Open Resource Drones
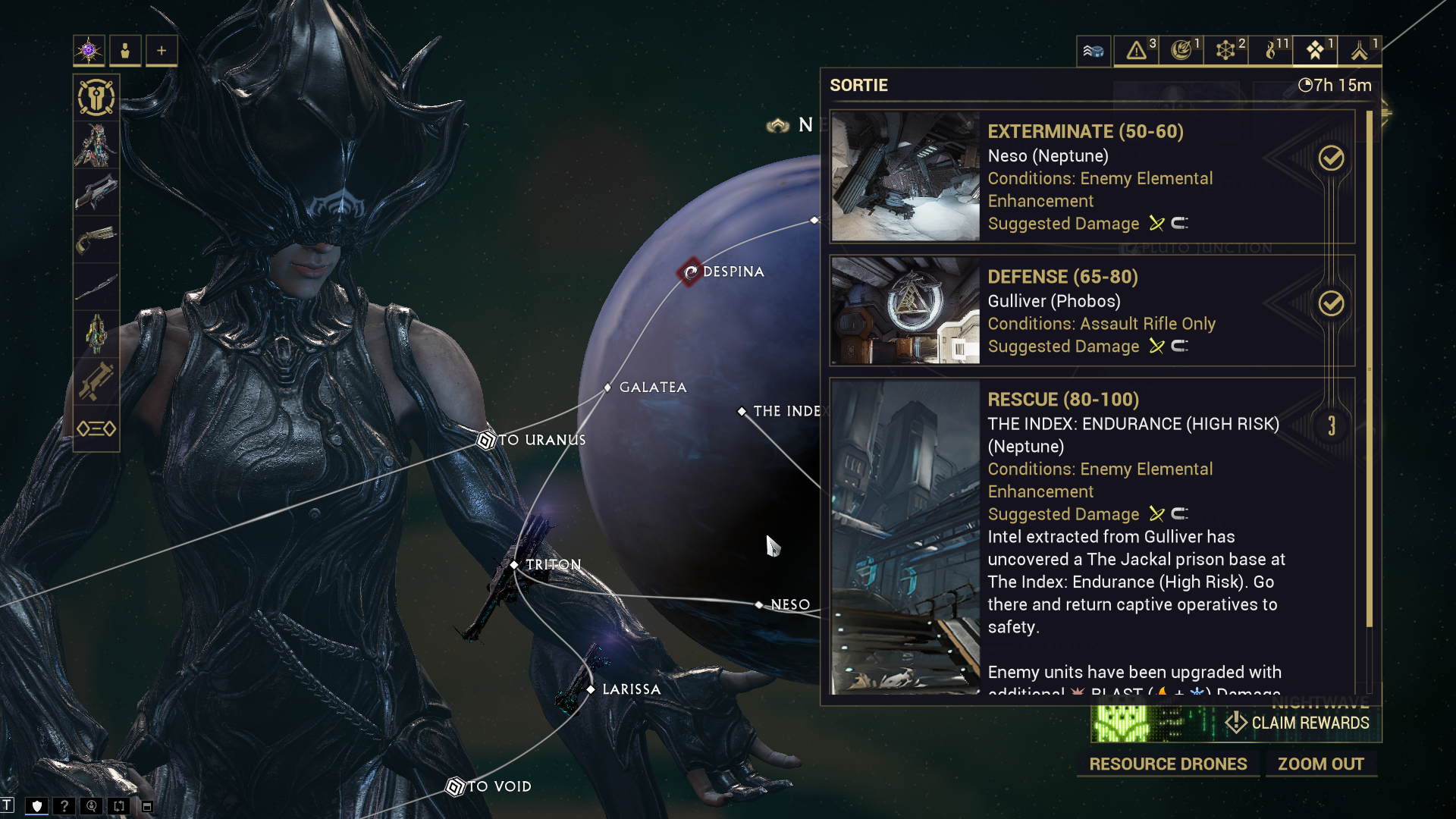1456x819 pixels. (x=1168, y=764)
